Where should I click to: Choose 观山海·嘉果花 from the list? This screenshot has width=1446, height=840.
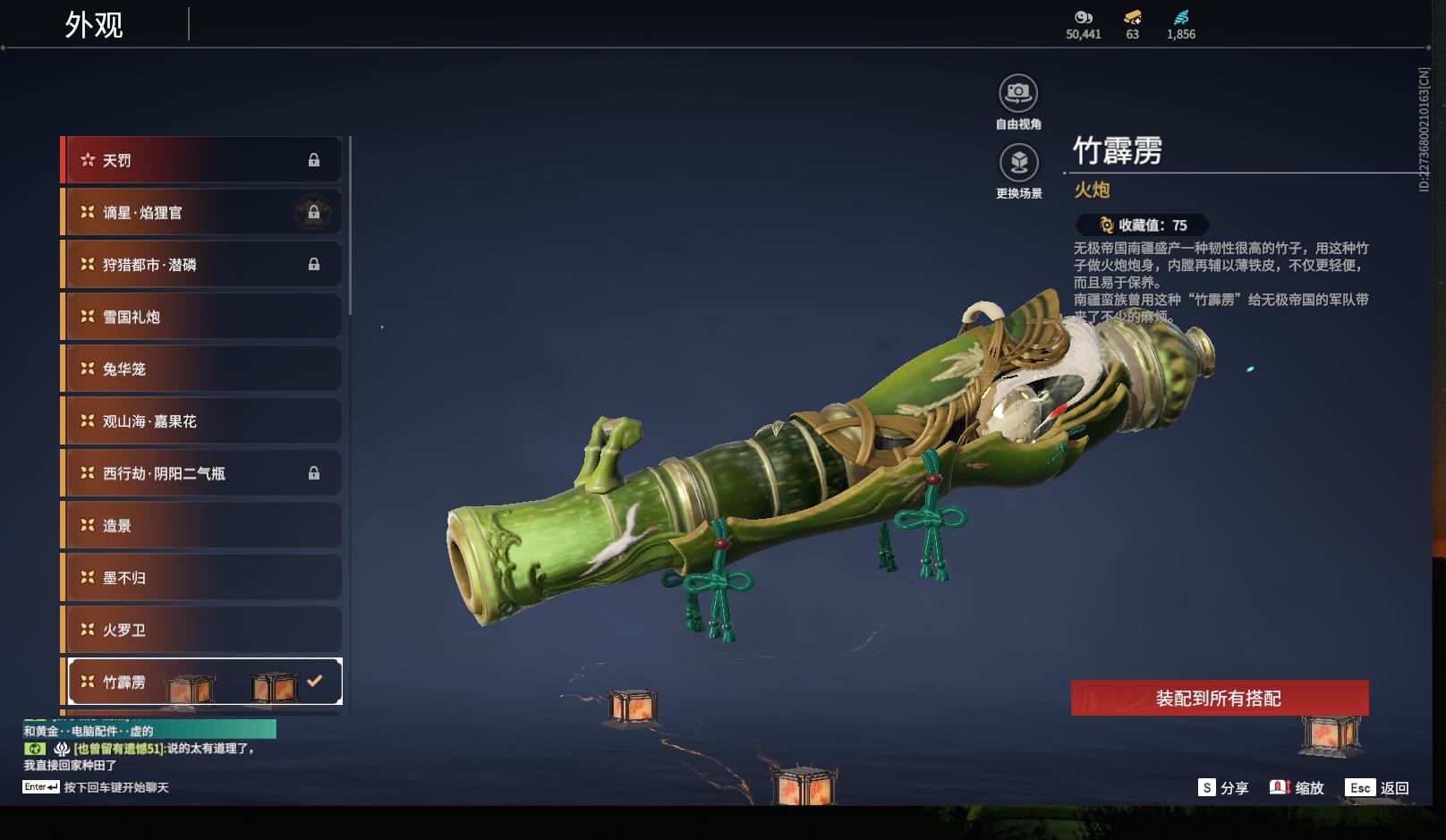202,420
